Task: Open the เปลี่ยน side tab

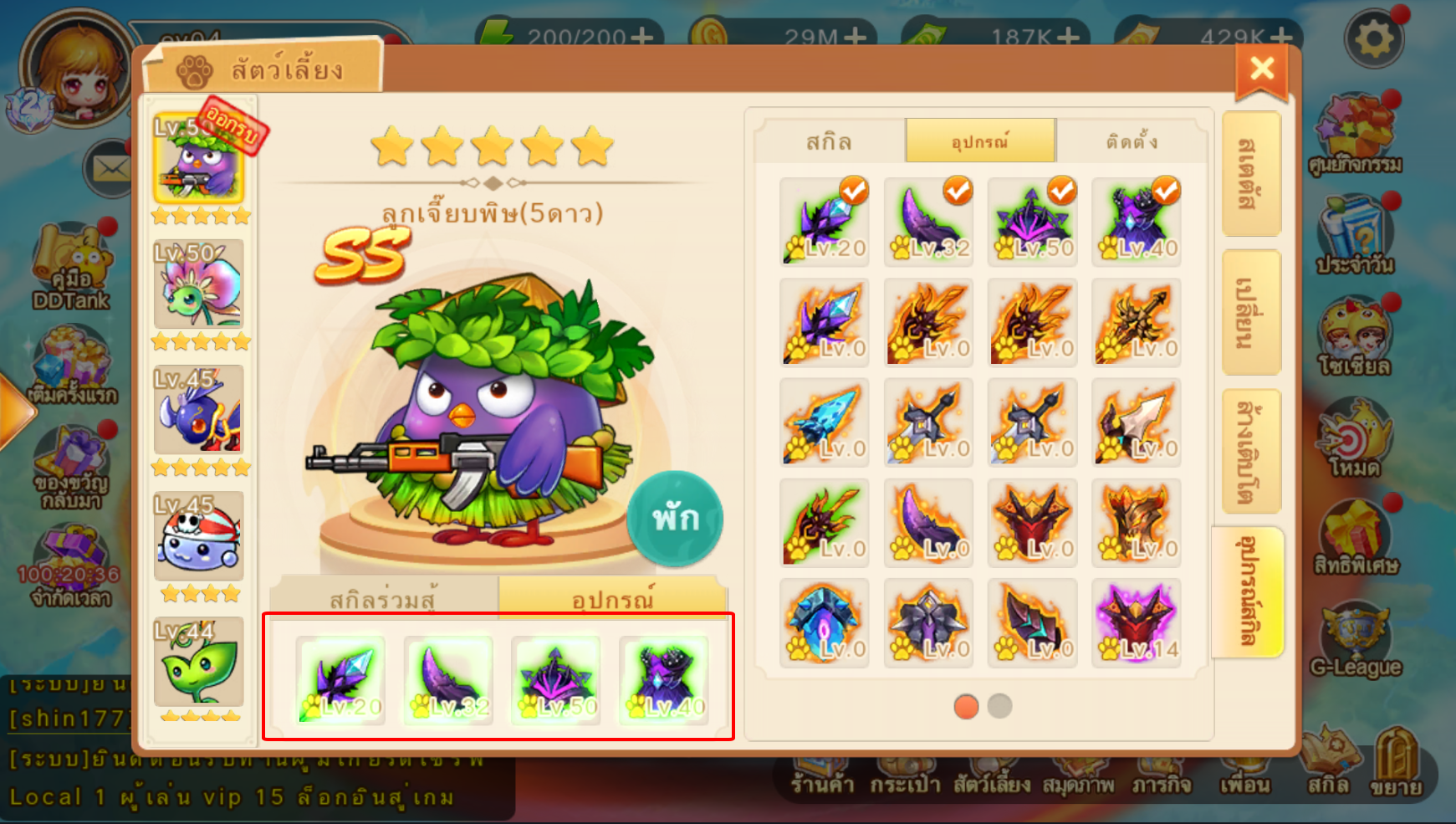Action: pos(1250,312)
